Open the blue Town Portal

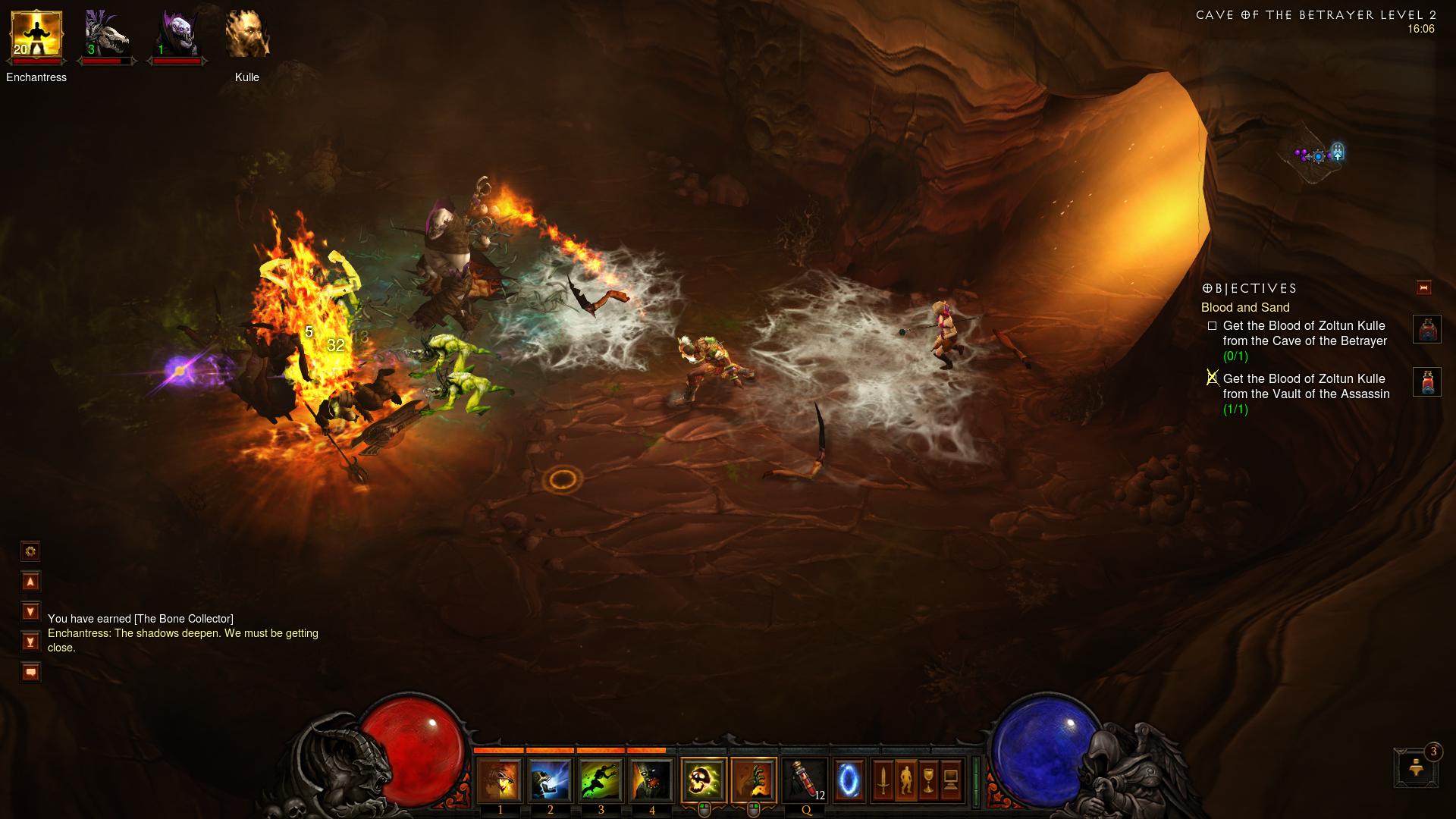tap(849, 780)
